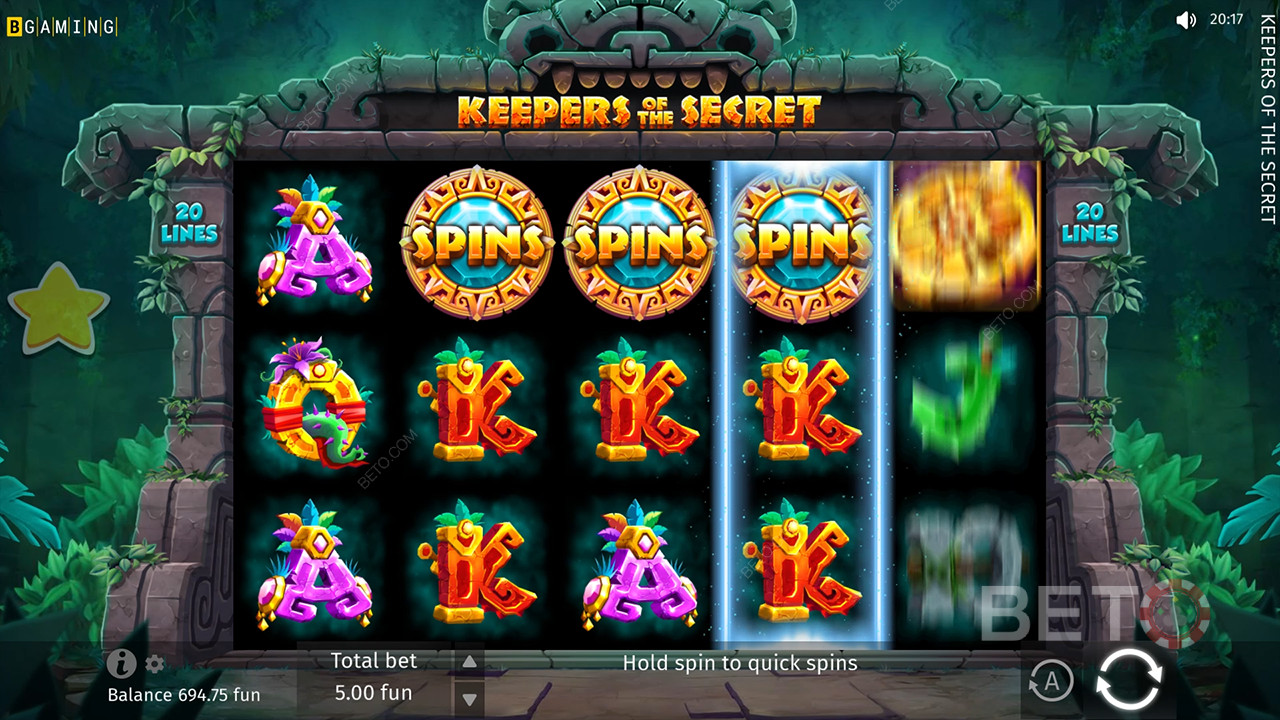Screen dimensions: 1280x720
Task: Decrease the total bet with the down arrow
Action: point(468,699)
